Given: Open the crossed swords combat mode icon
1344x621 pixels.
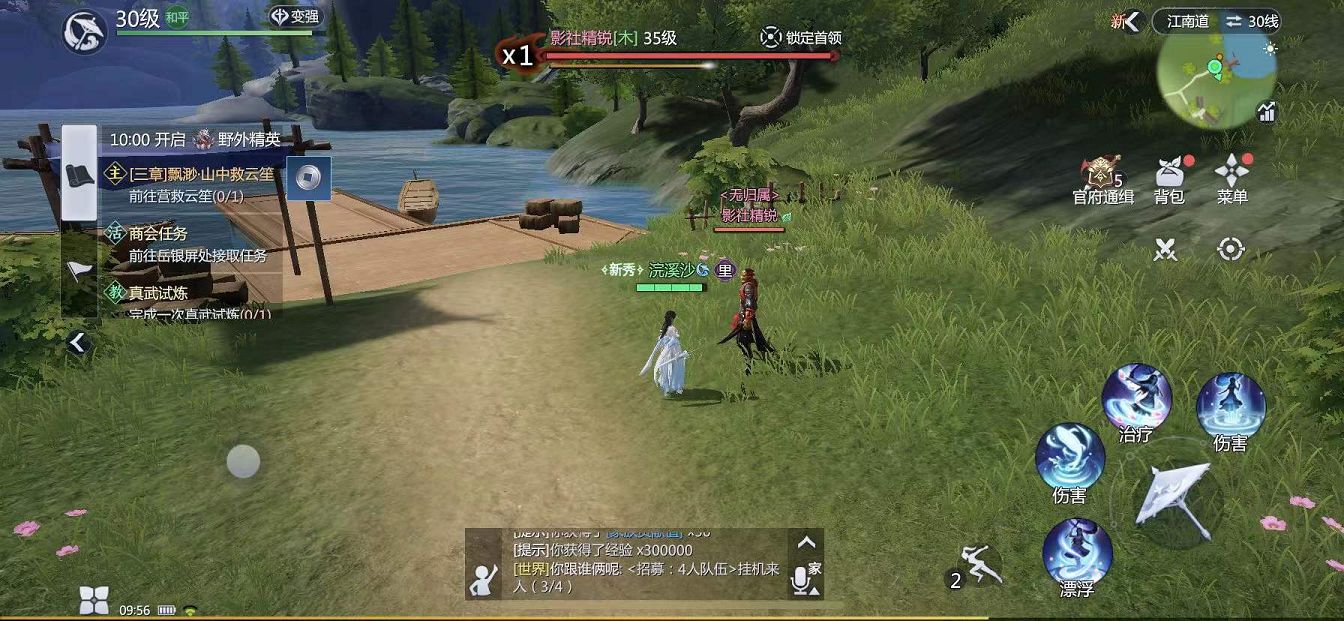Looking at the screenshot, I should (x=1165, y=249).
